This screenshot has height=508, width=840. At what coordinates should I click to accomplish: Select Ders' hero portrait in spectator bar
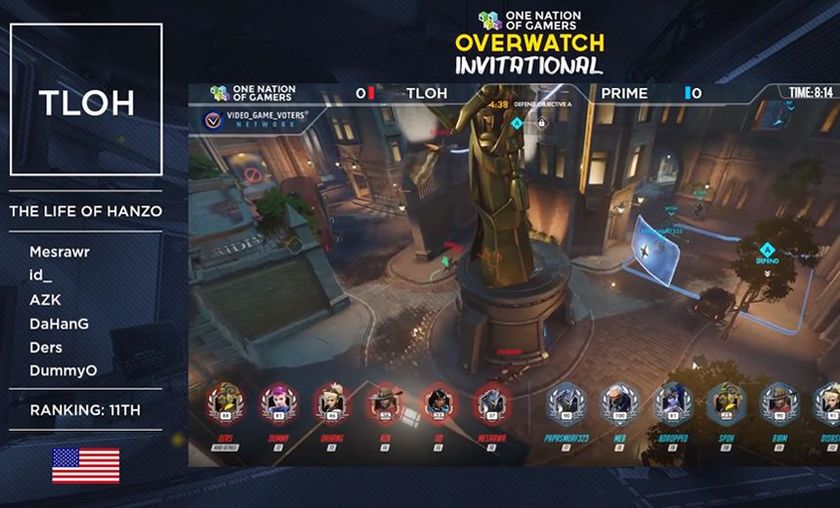(x=225, y=402)
